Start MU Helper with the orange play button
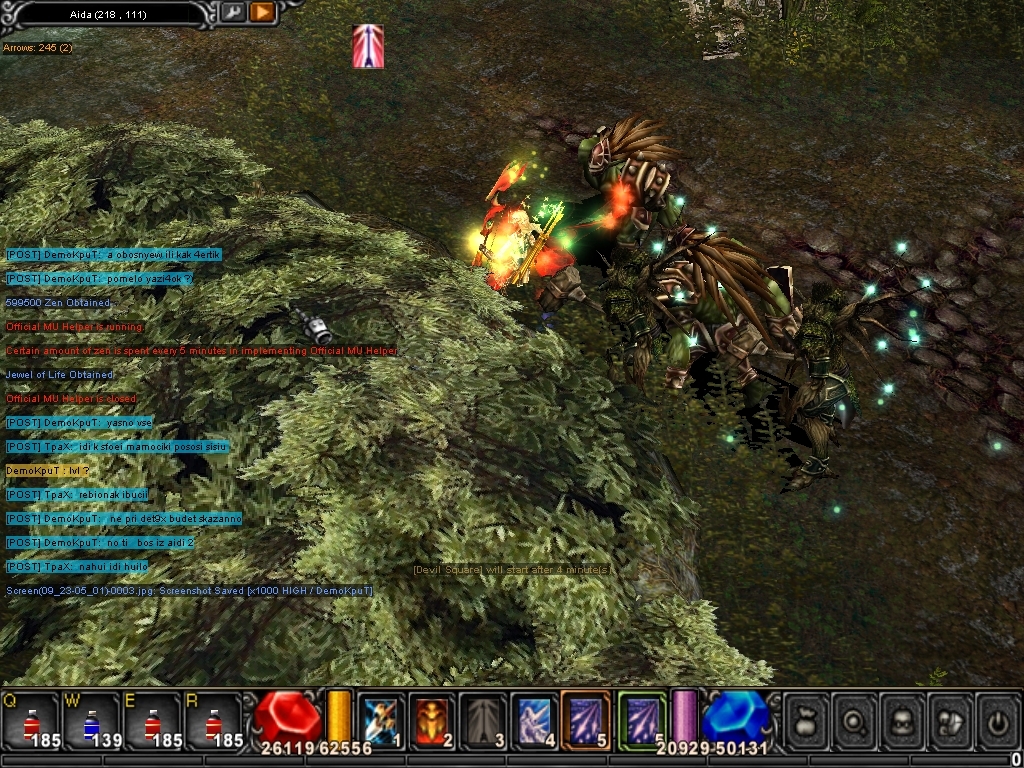 pos(261,12)
